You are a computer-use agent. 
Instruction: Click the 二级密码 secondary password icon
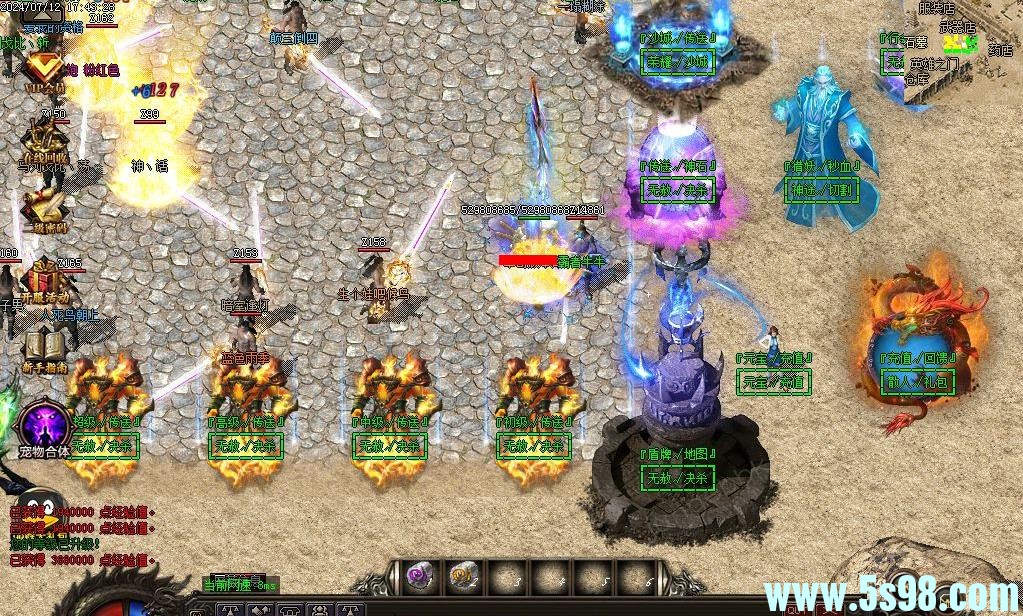(45, 210)
